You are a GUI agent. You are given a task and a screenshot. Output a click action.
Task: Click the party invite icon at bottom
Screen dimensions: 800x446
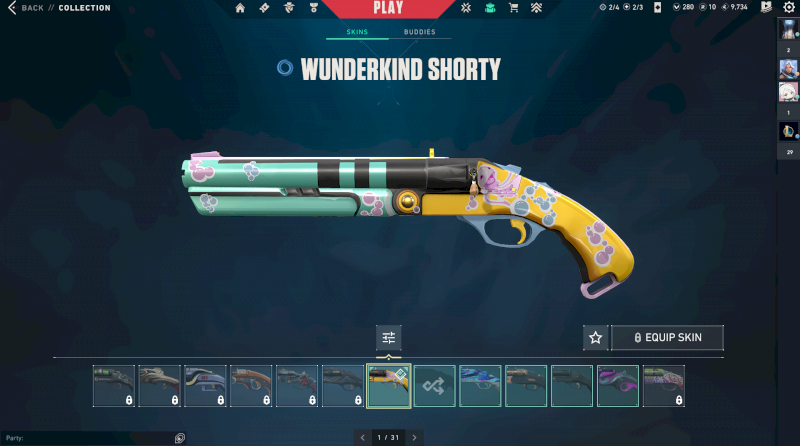[180, 438]
